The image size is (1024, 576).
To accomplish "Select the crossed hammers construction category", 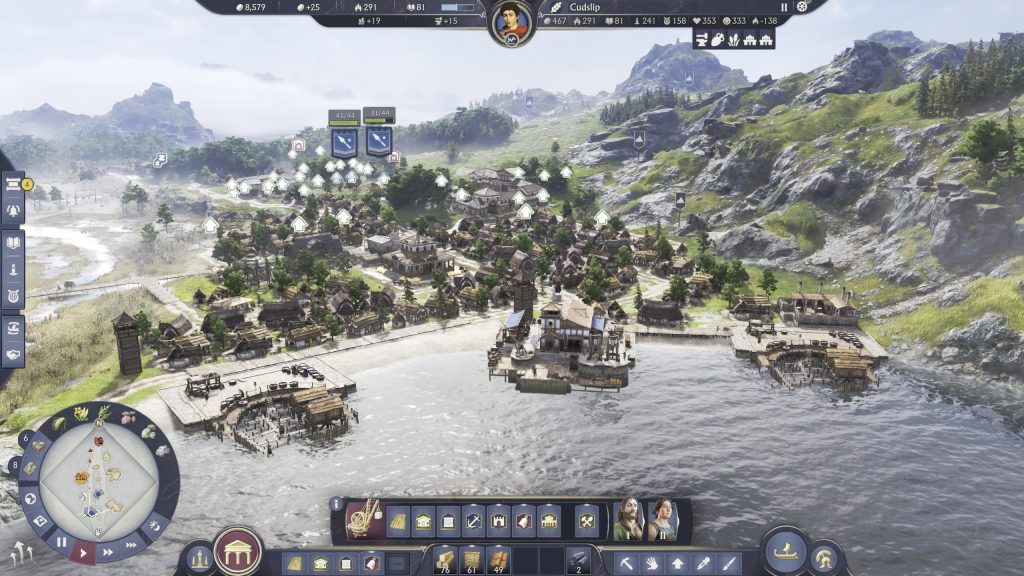I will click(587, 520).
